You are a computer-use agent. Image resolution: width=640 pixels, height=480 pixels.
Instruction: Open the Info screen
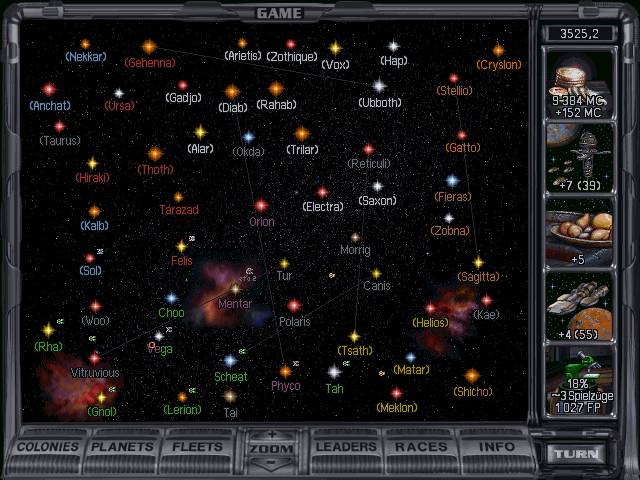(496, 447)
